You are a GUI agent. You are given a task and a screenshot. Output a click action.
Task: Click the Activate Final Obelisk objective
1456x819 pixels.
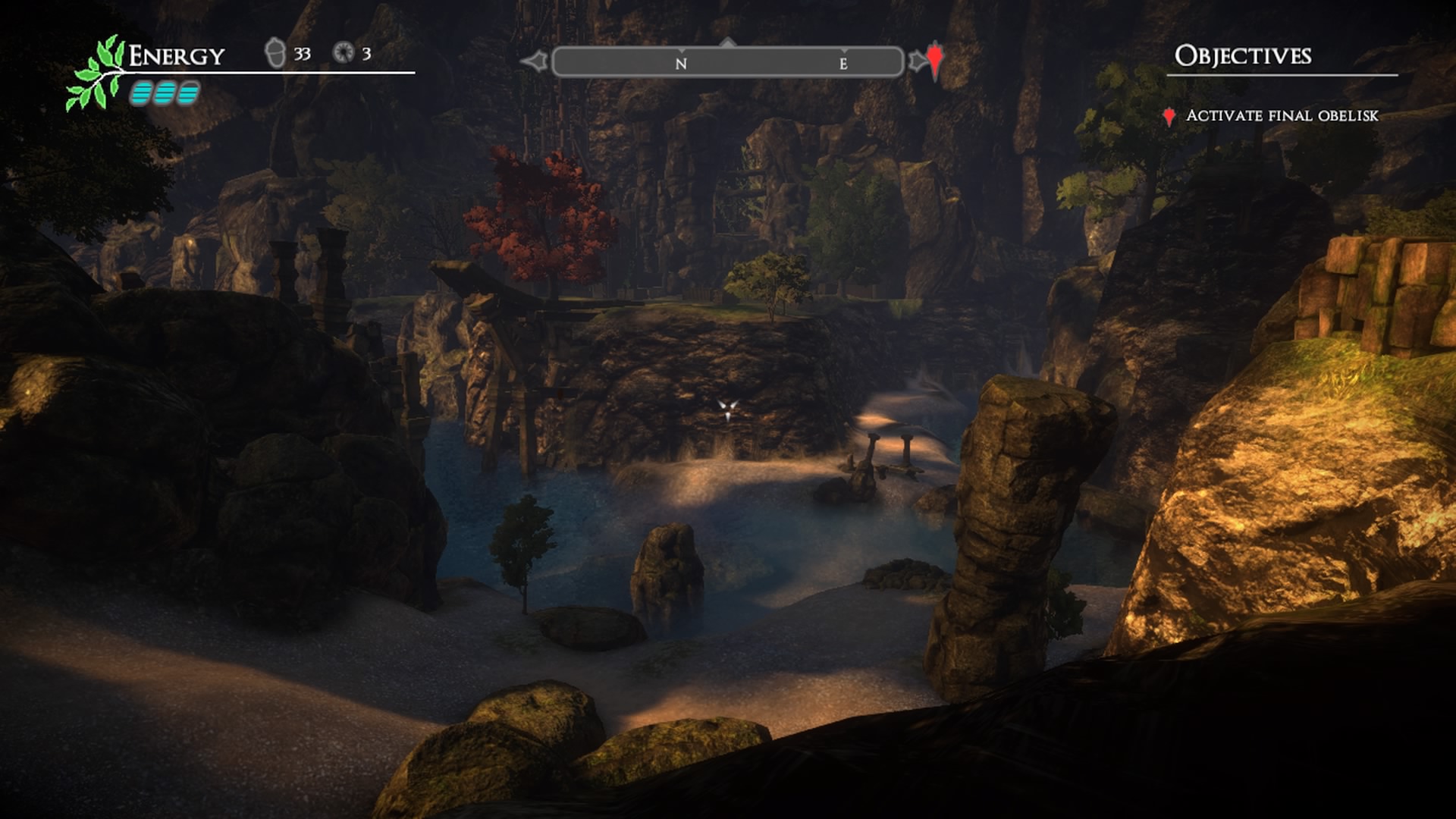click(x=1282, y=116)
